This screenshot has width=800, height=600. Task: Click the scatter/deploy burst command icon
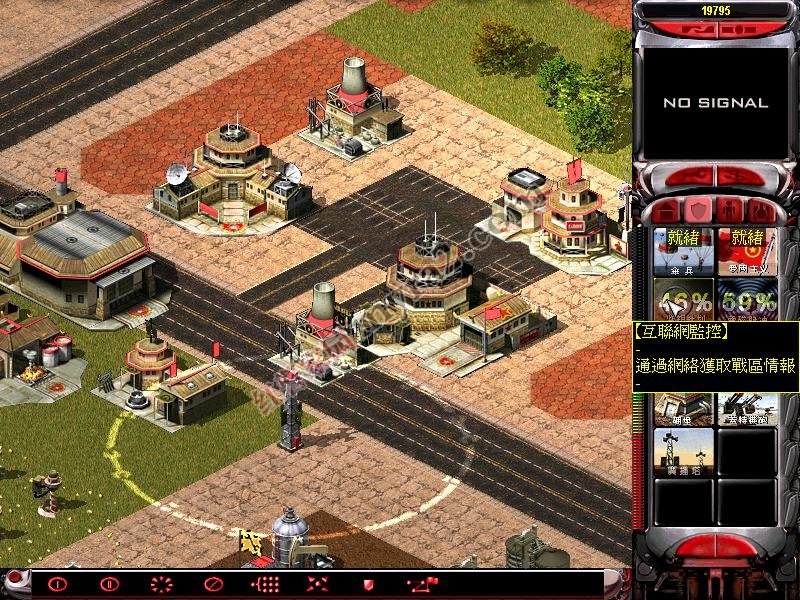point(161,584)
